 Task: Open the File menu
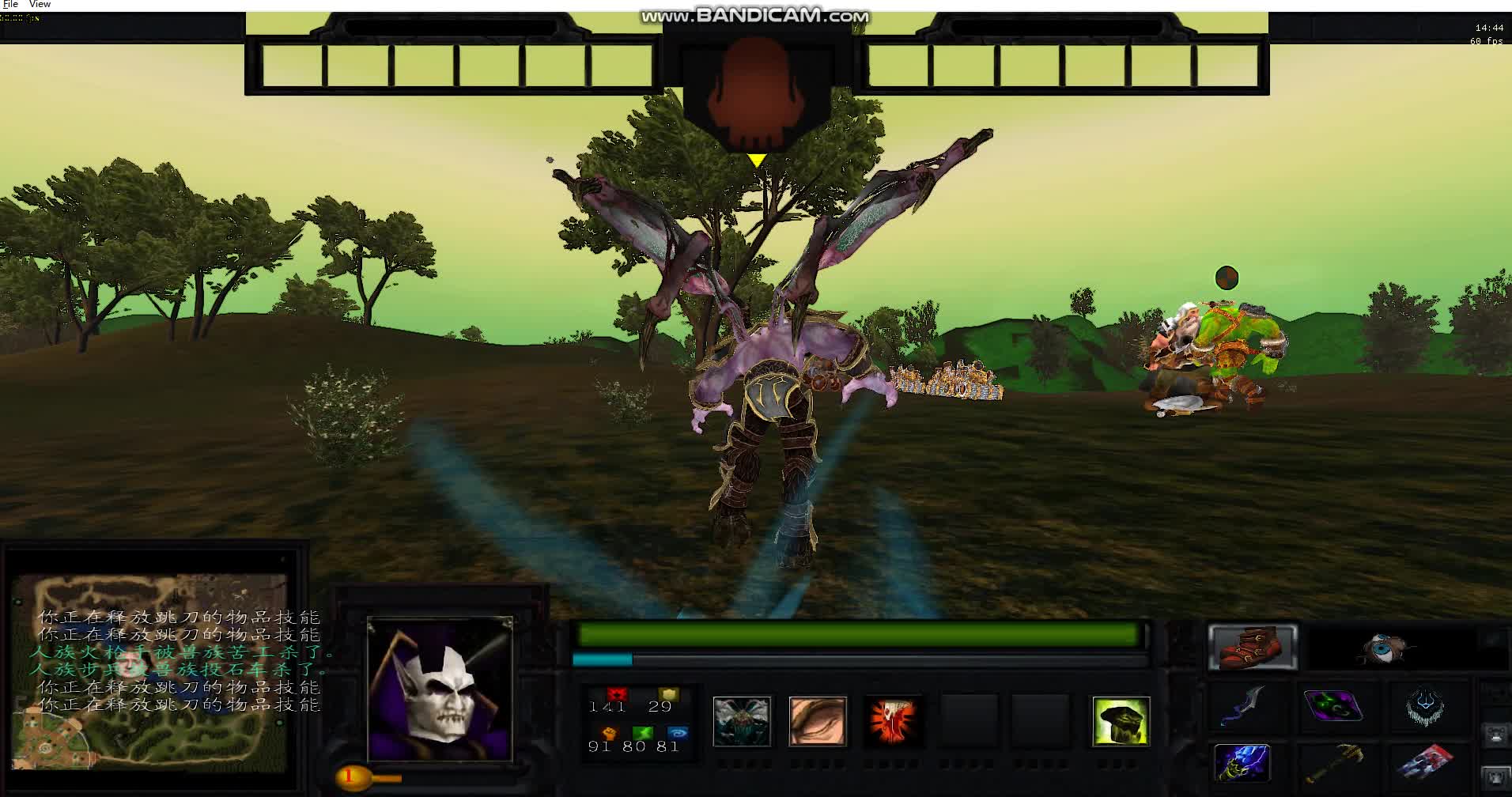click(9, 4)
